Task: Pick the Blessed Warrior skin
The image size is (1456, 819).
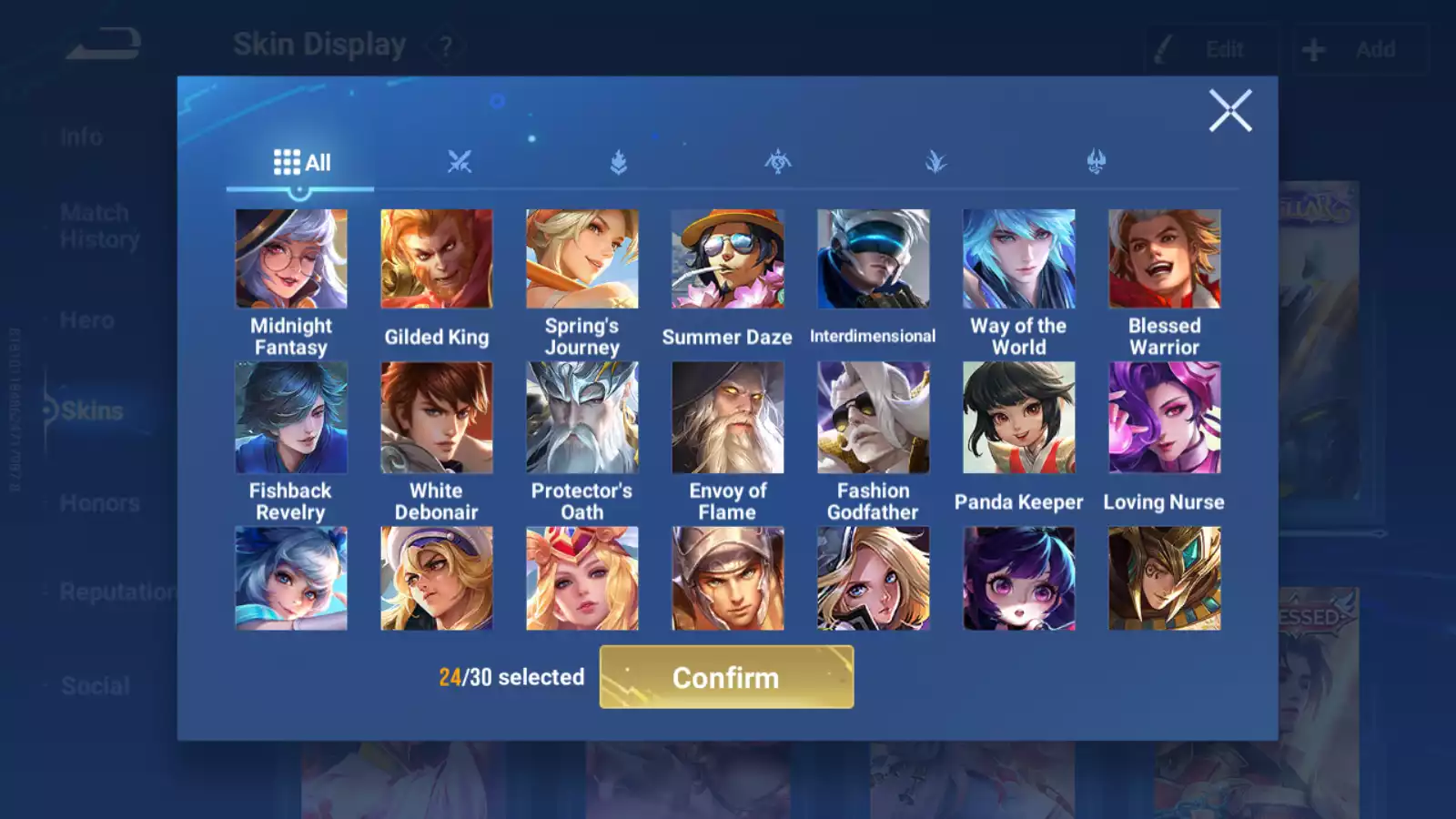Action: (1165, 259)
